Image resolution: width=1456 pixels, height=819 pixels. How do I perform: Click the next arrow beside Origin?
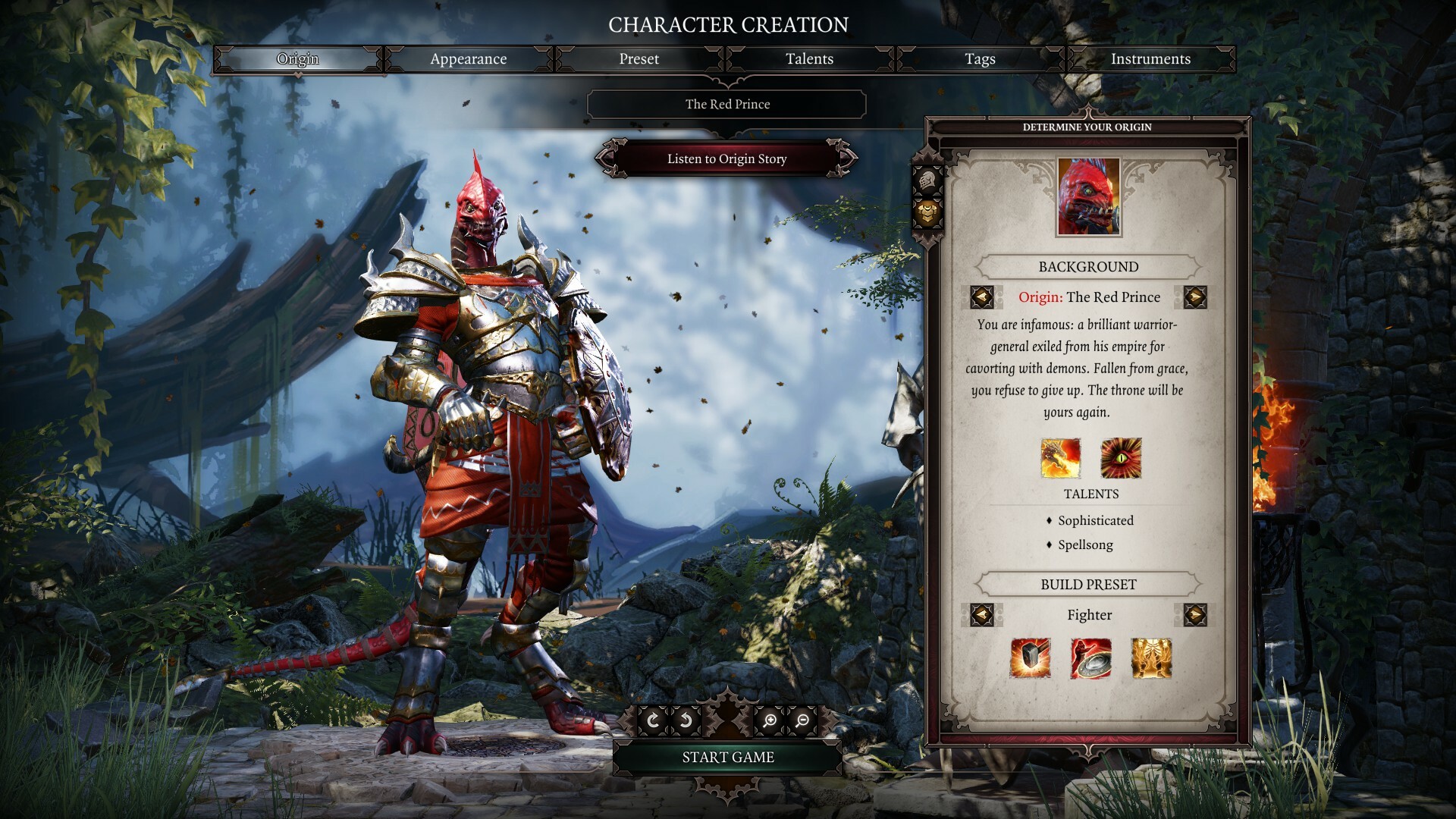[1198, 297]
